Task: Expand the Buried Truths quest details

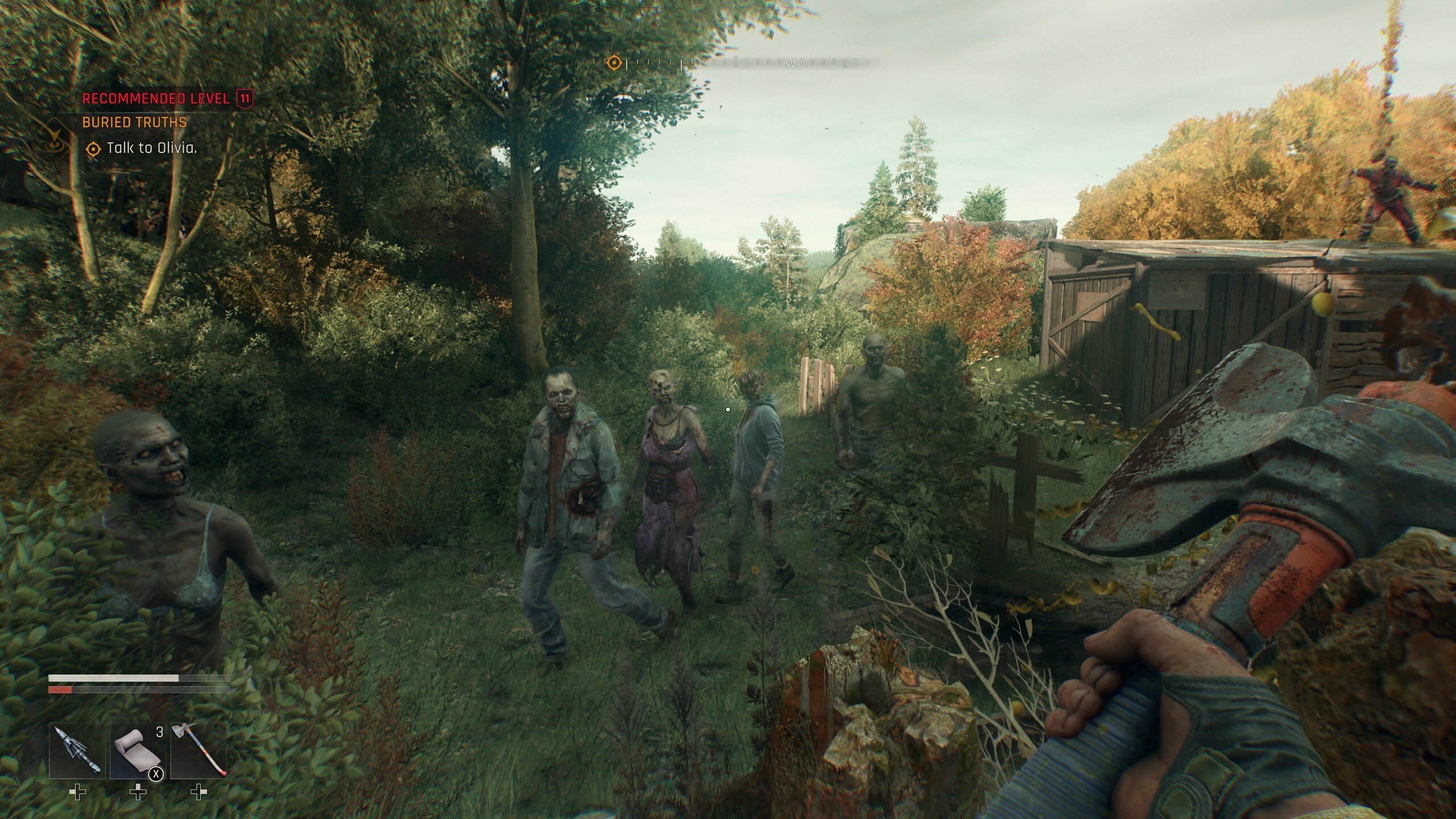Action: [x=135, y=122]
